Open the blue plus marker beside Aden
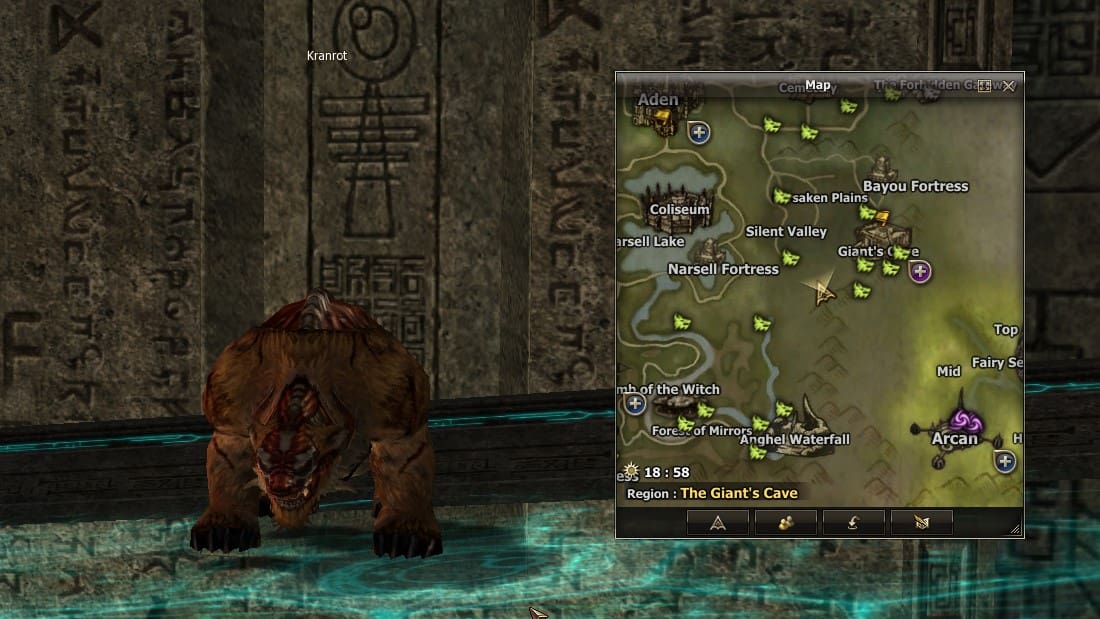The width and height of the screenshot is (1100, 619). [x=698, y=131]
